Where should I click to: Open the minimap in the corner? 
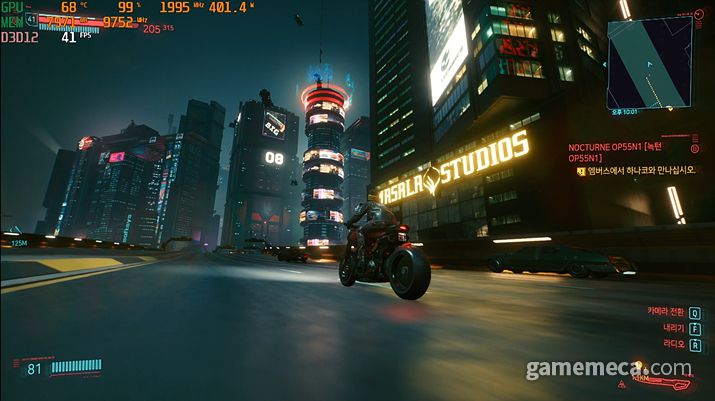650,63
